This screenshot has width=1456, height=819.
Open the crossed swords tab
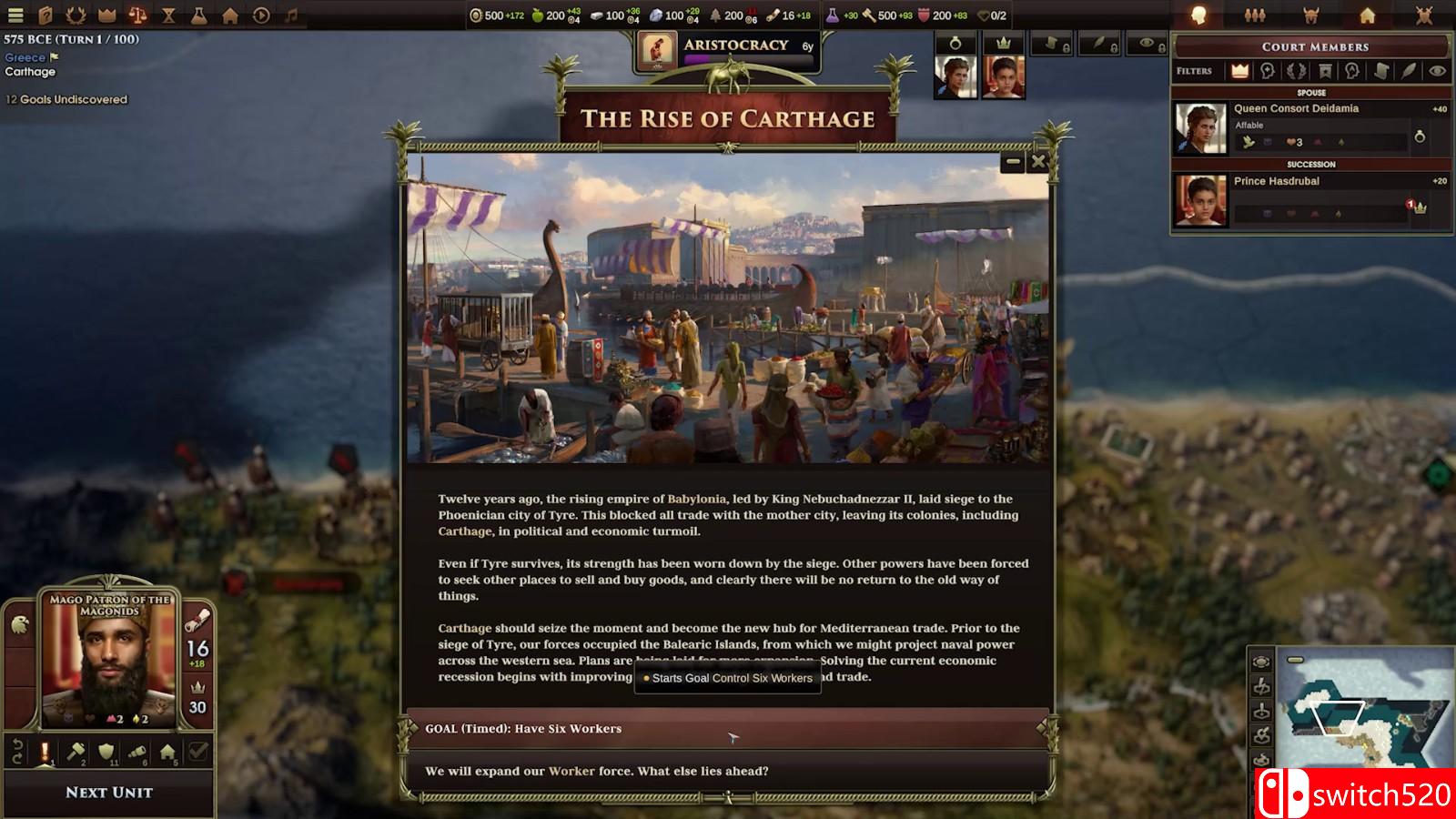click(1424, 15)
